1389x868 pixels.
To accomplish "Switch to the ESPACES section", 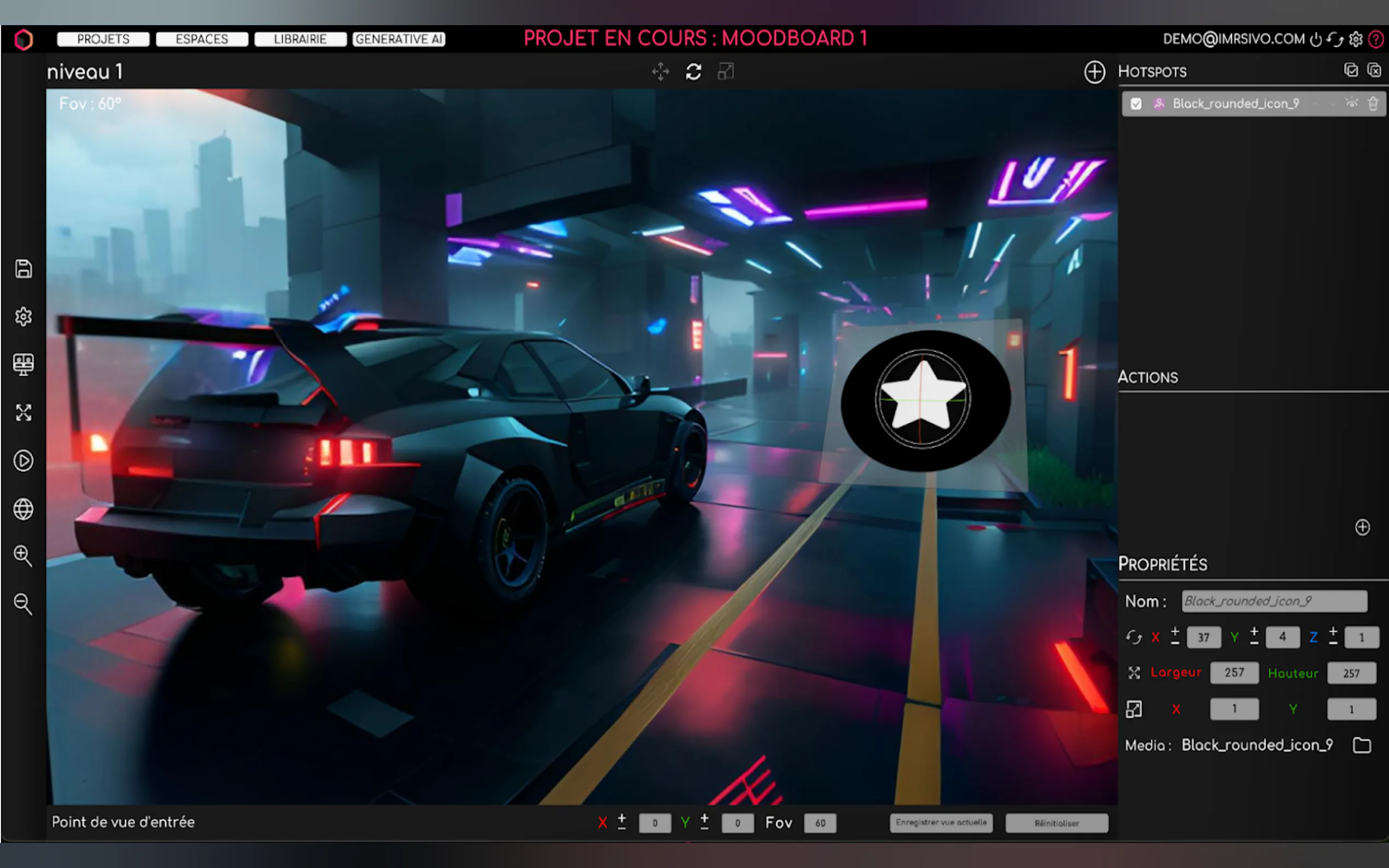I will (202, 39).
